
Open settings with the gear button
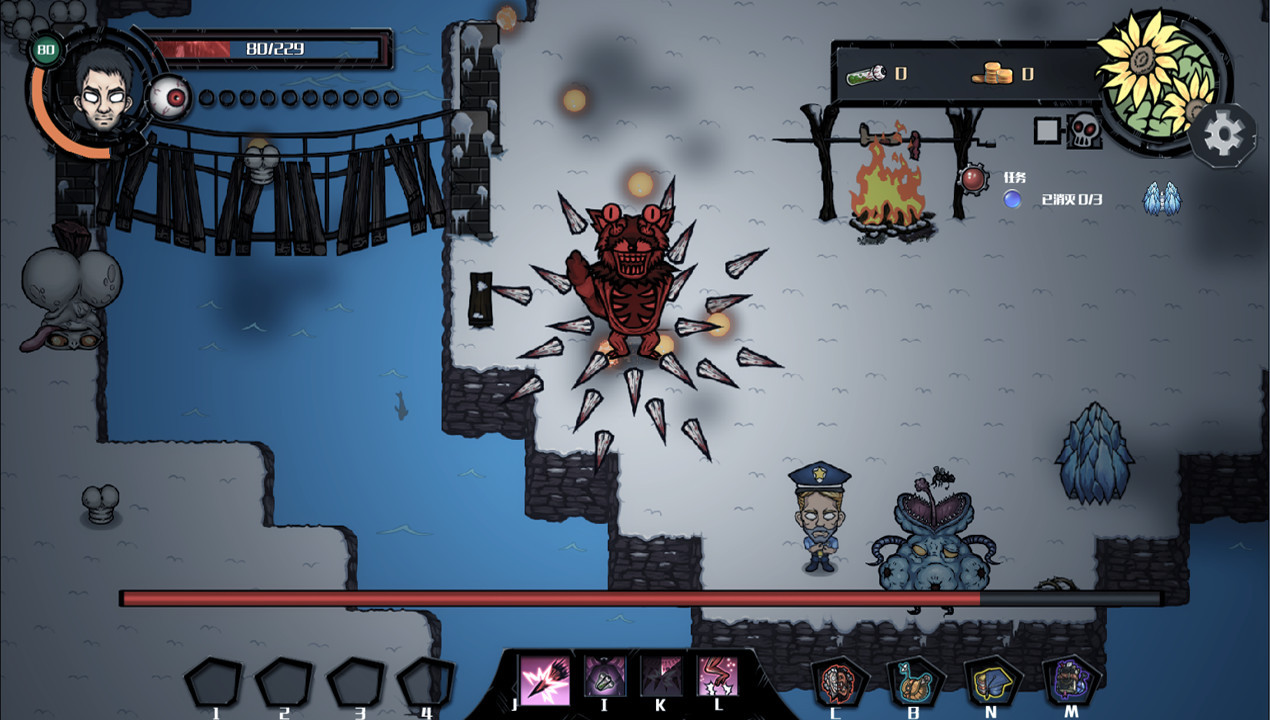[x=1223, y=135]
